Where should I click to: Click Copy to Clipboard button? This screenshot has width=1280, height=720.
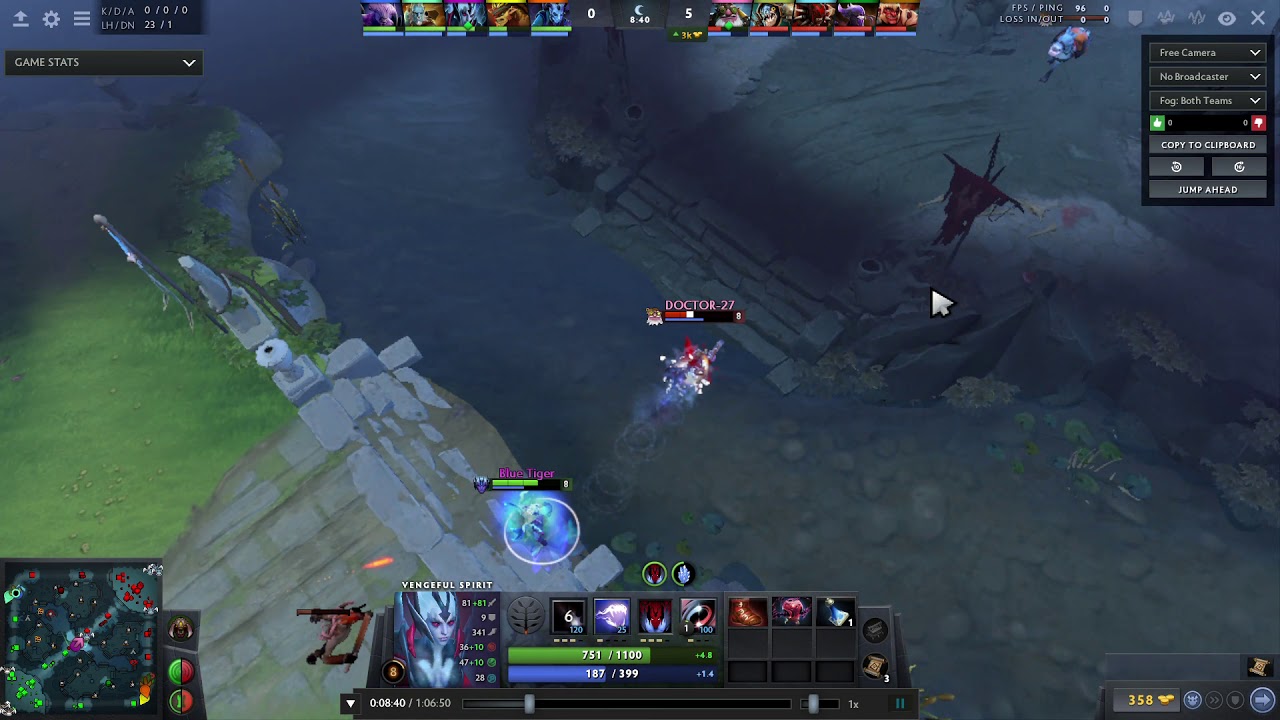tap(1207, 145)
